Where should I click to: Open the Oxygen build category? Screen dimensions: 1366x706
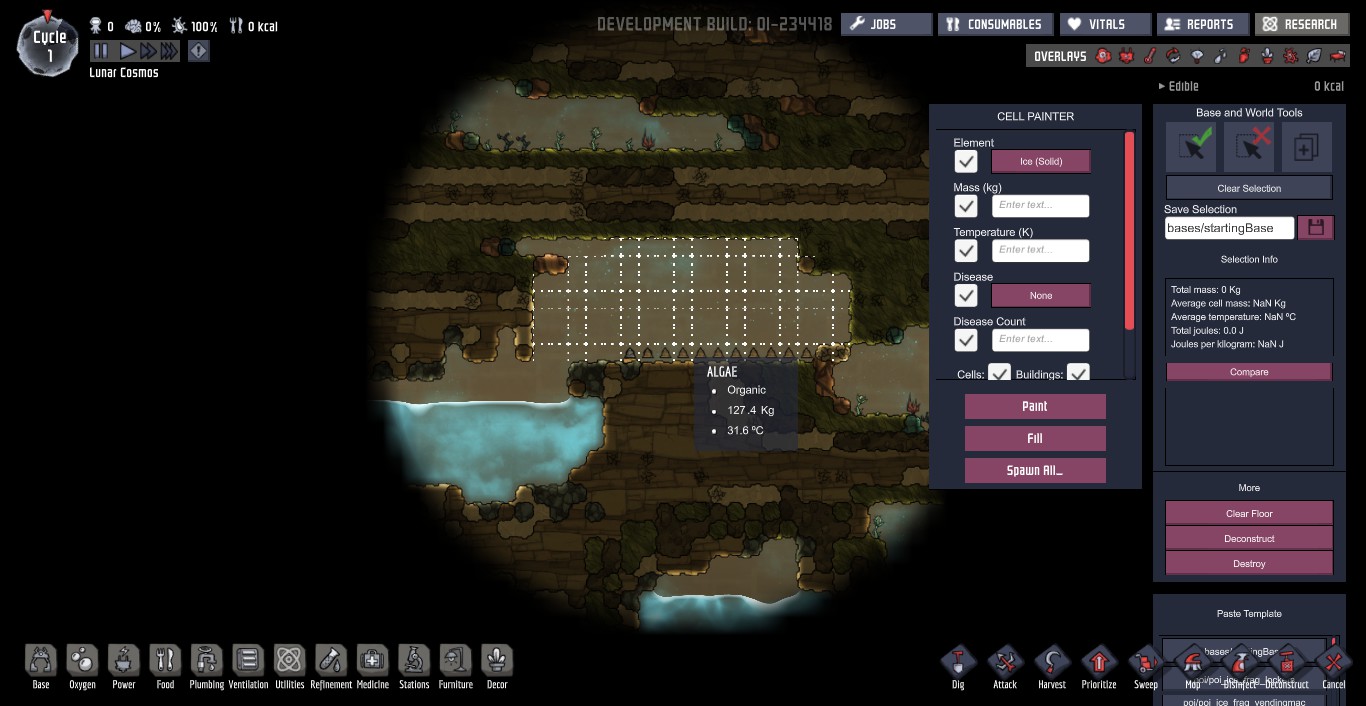pyautogui.click(x=82, y=664)
